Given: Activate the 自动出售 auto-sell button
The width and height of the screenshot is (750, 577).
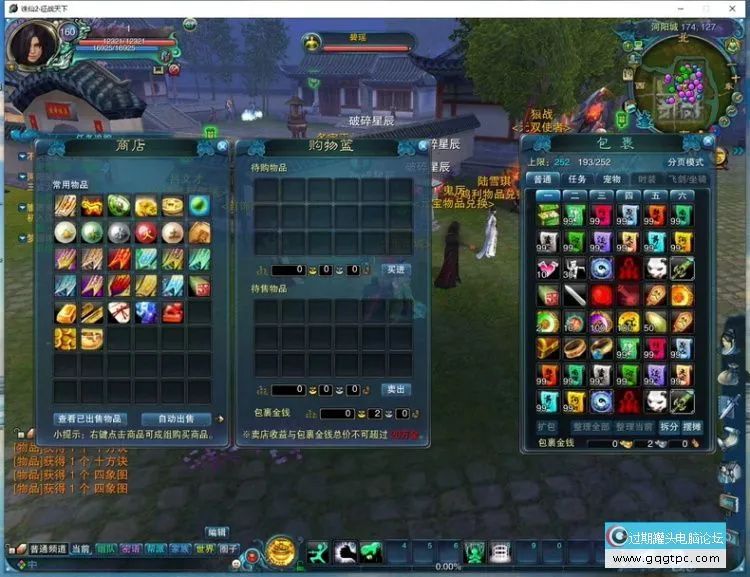Looking at the screenshot, I should tap(175, 419).
